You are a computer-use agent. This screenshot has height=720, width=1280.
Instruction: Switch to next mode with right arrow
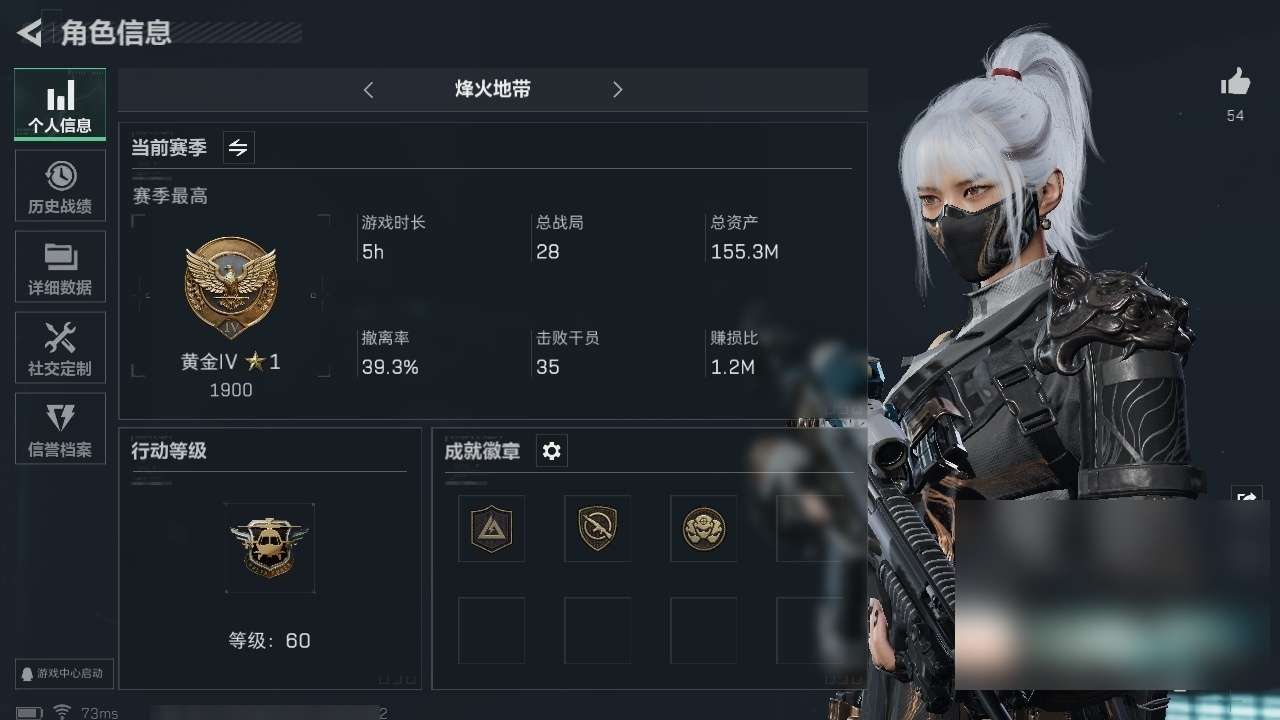[617, 90]
